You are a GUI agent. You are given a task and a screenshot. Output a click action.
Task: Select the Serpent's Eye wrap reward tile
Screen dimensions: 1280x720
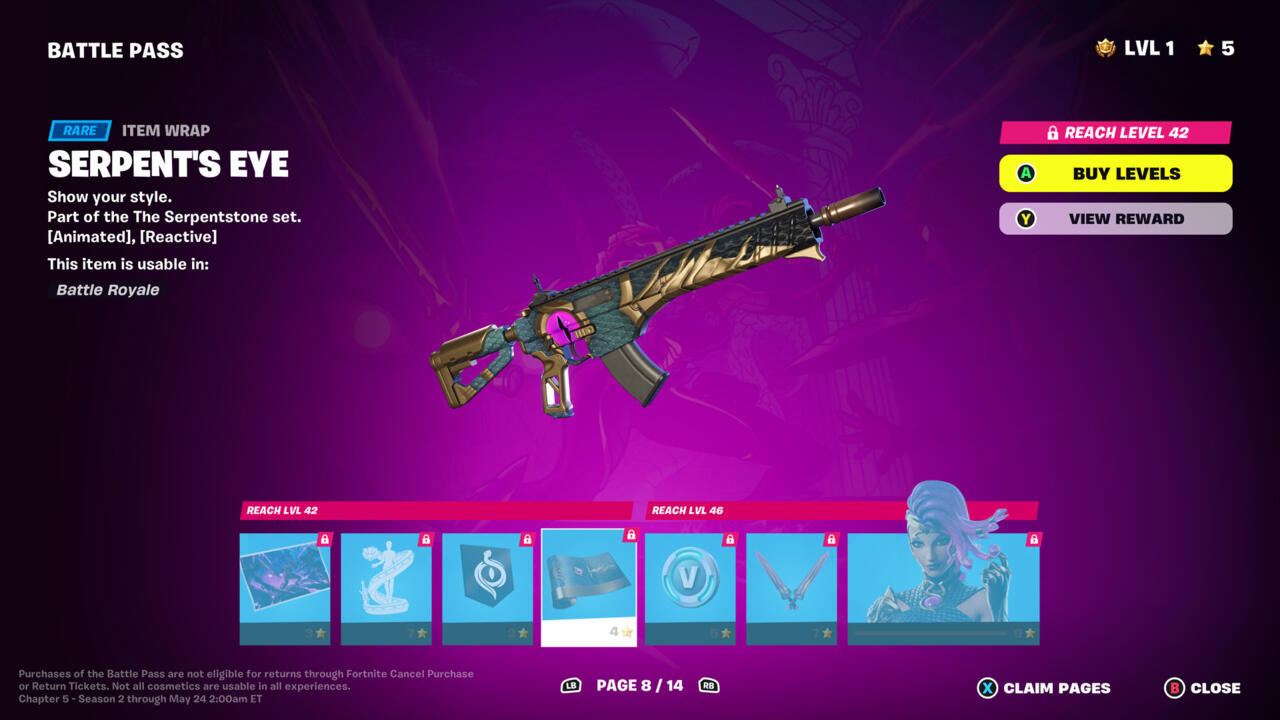589,588
